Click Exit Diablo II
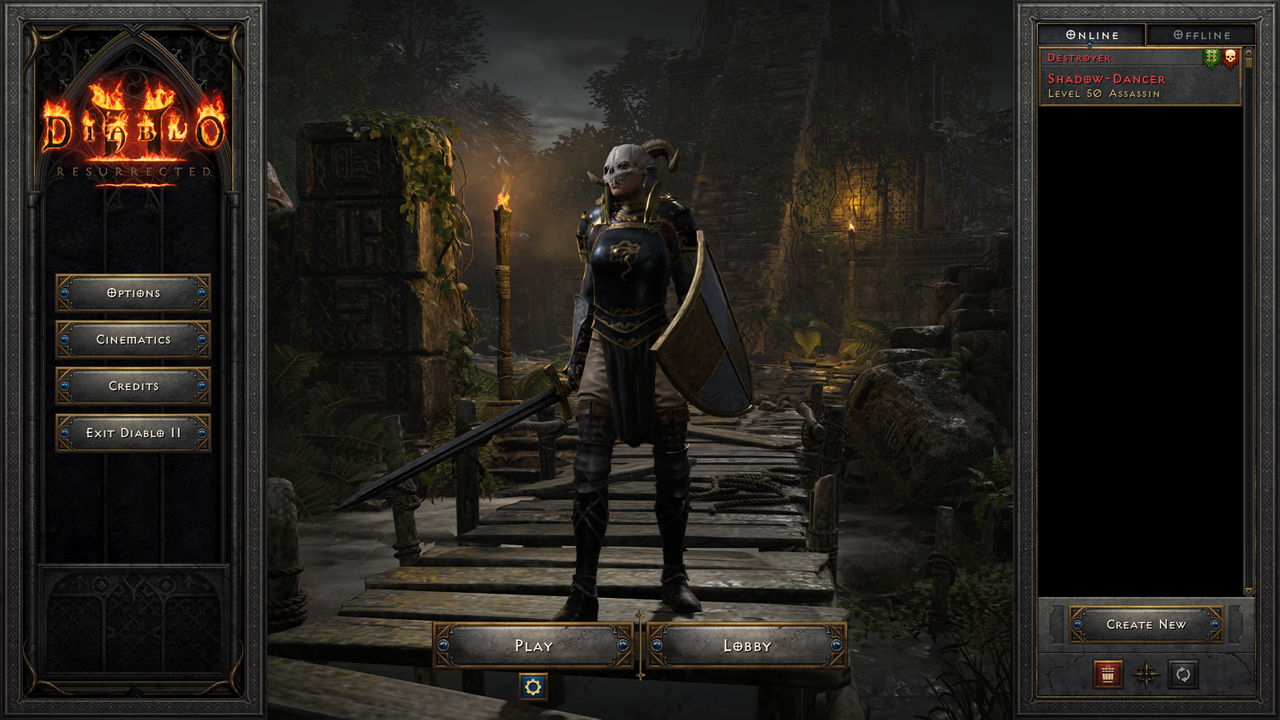Viewport: 1280px width, 720px height. [133, 433]
